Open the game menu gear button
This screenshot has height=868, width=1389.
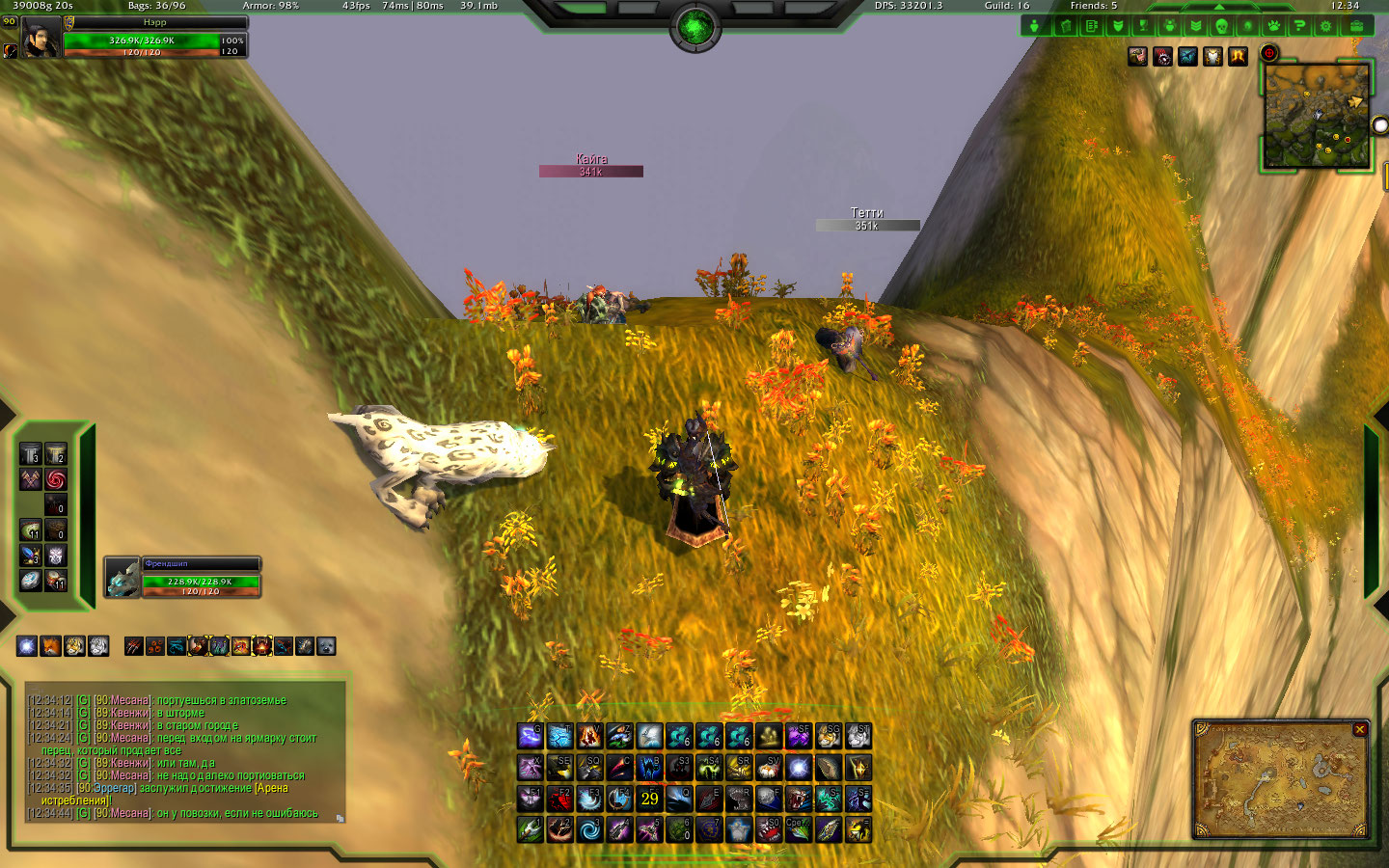coord(1326,26)
